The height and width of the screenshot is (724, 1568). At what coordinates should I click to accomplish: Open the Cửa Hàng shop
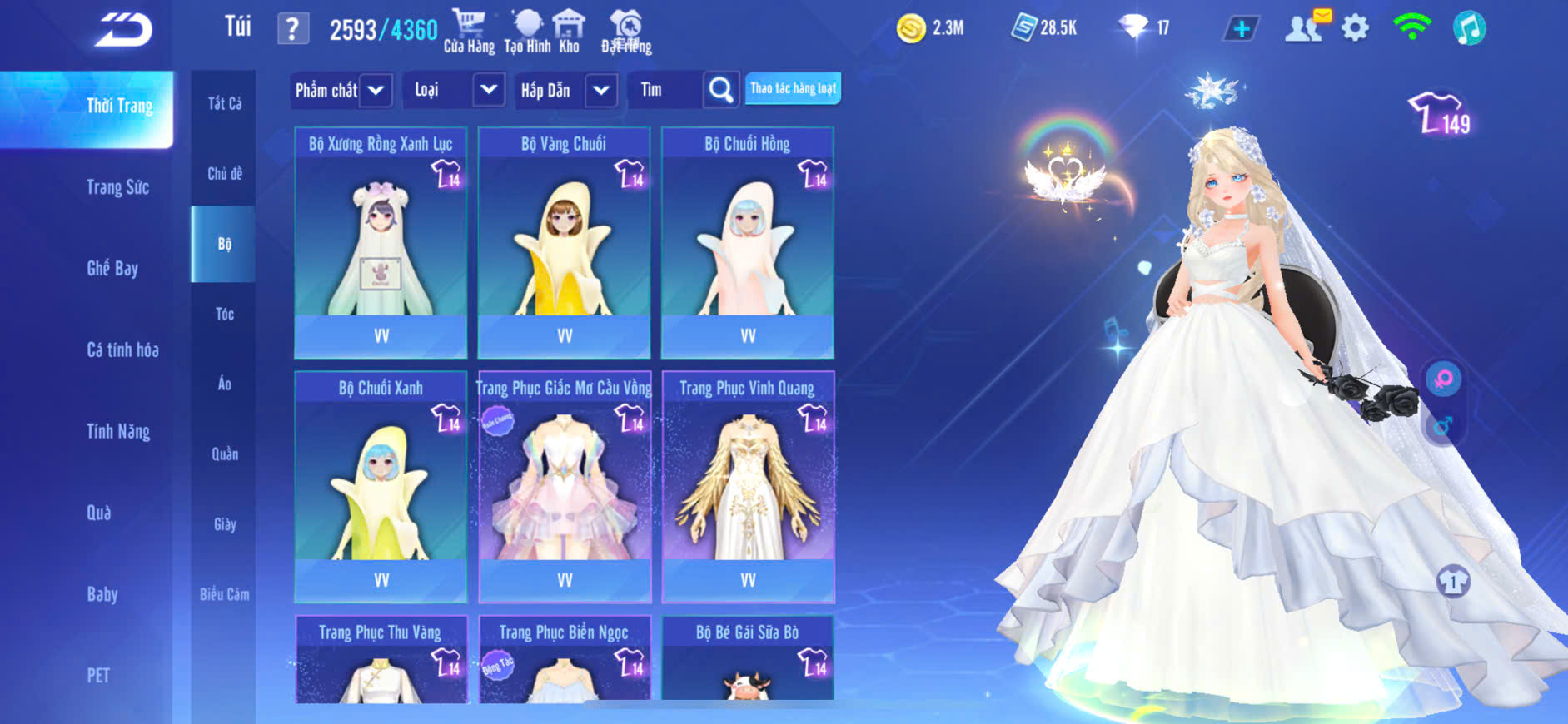coord(469,32)
